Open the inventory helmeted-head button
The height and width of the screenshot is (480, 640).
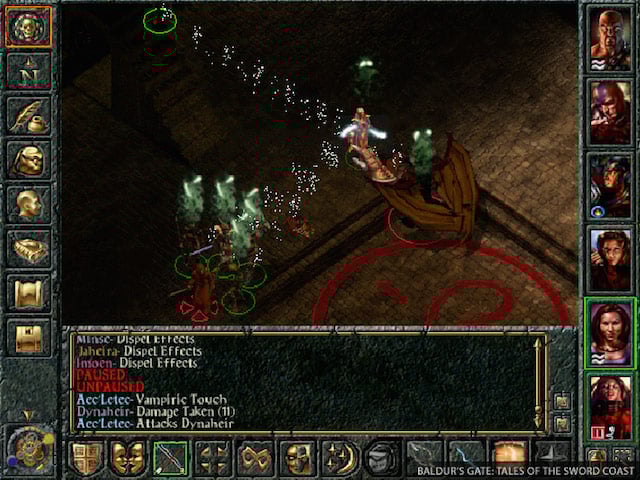[29, 158]
